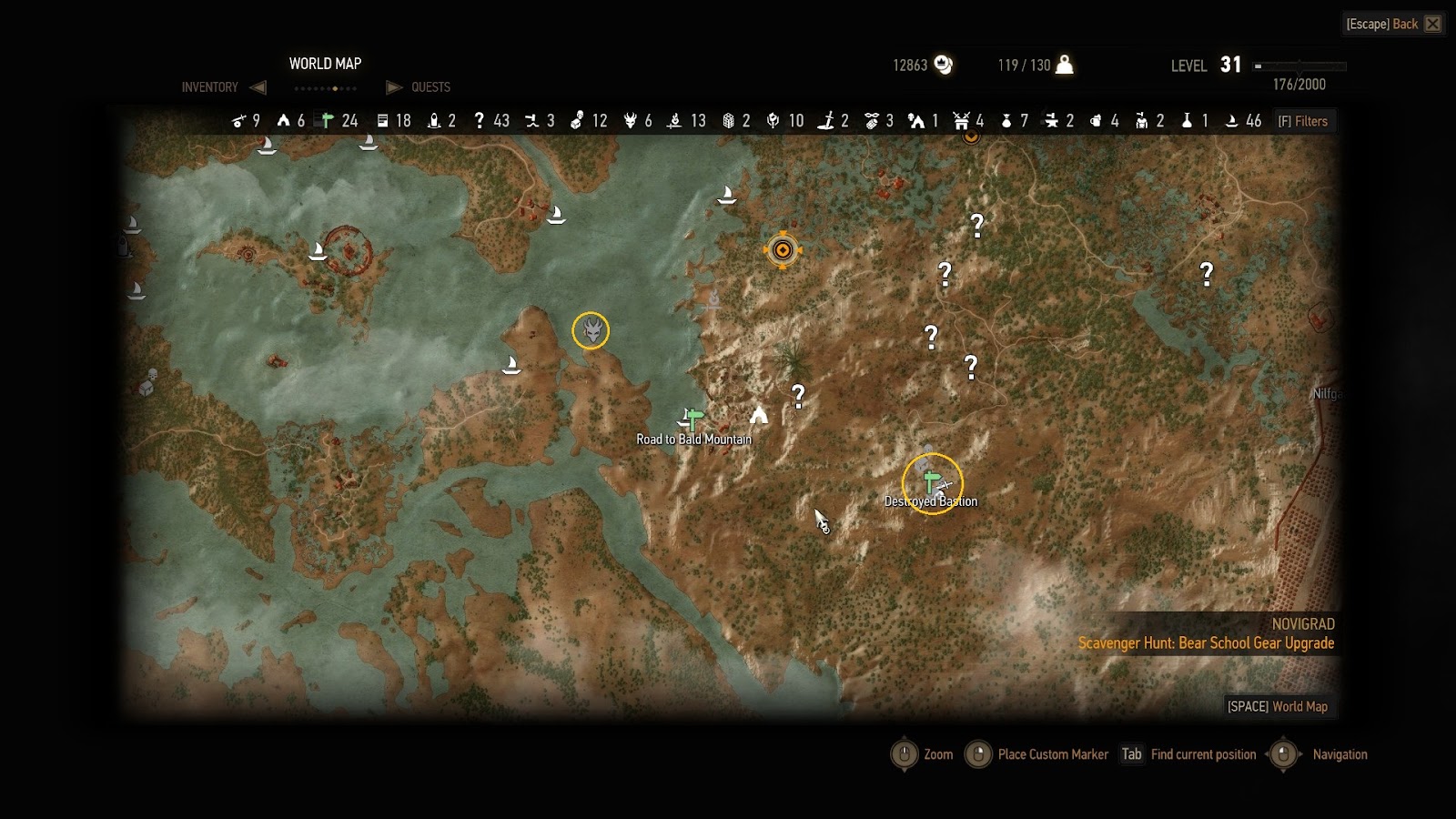The image size is (1456, 819).
Task: Switch to the Inventory panel
Action: click(x=210, y=87)
